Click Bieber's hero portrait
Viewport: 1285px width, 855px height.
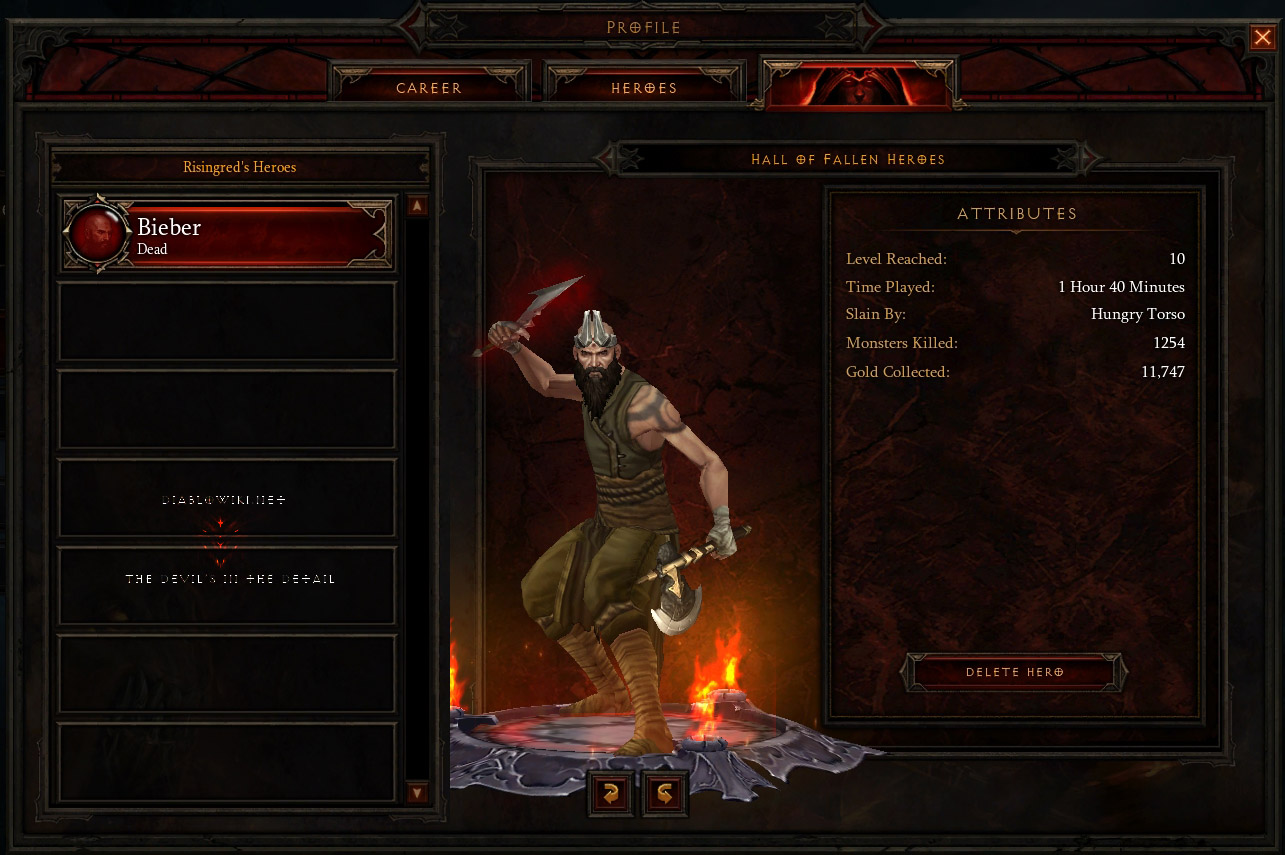(97, 233)
